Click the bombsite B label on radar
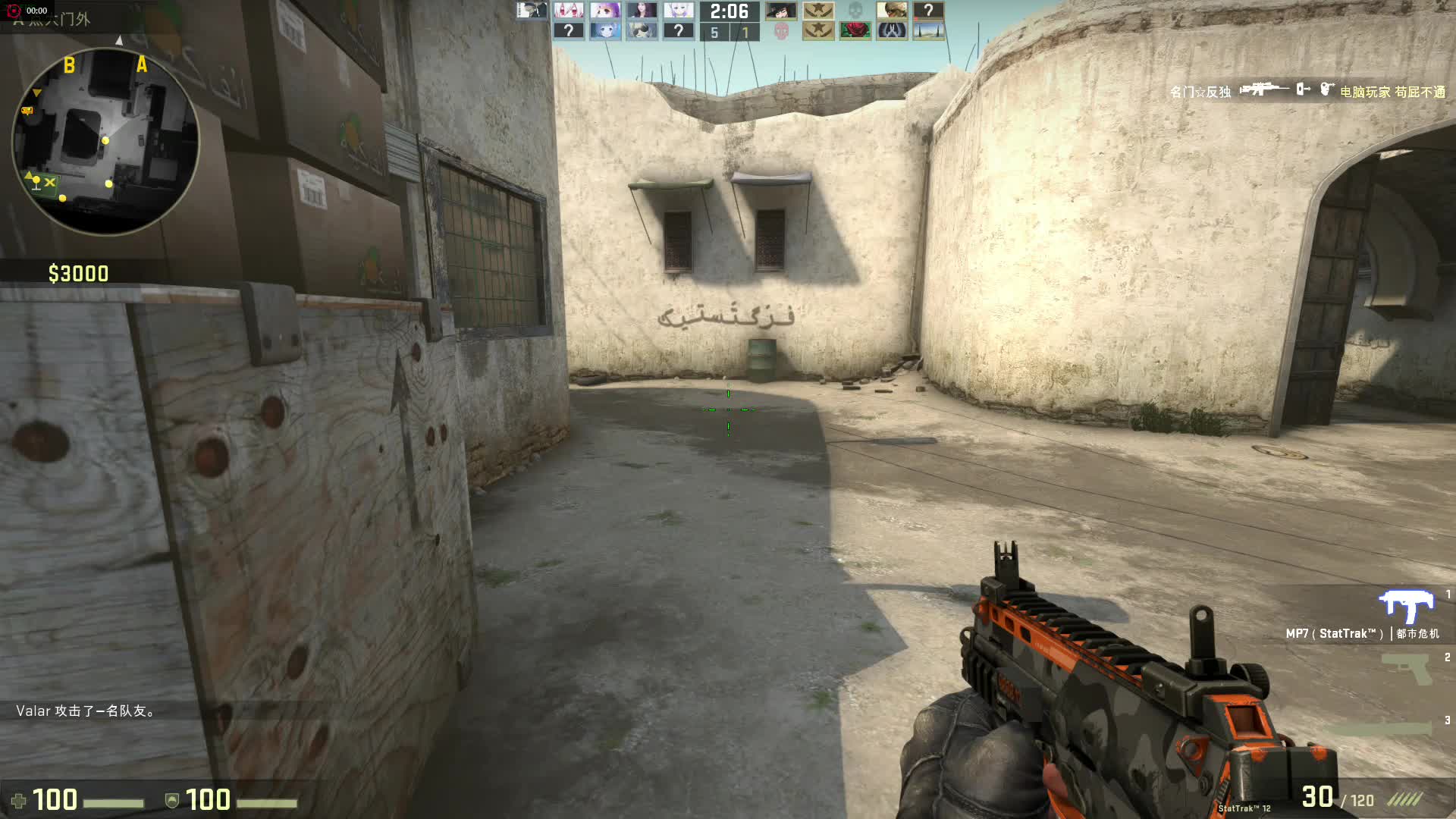The height and width of the screenshot is (819, 1456). pyautogui.click(x=69, y=65)
